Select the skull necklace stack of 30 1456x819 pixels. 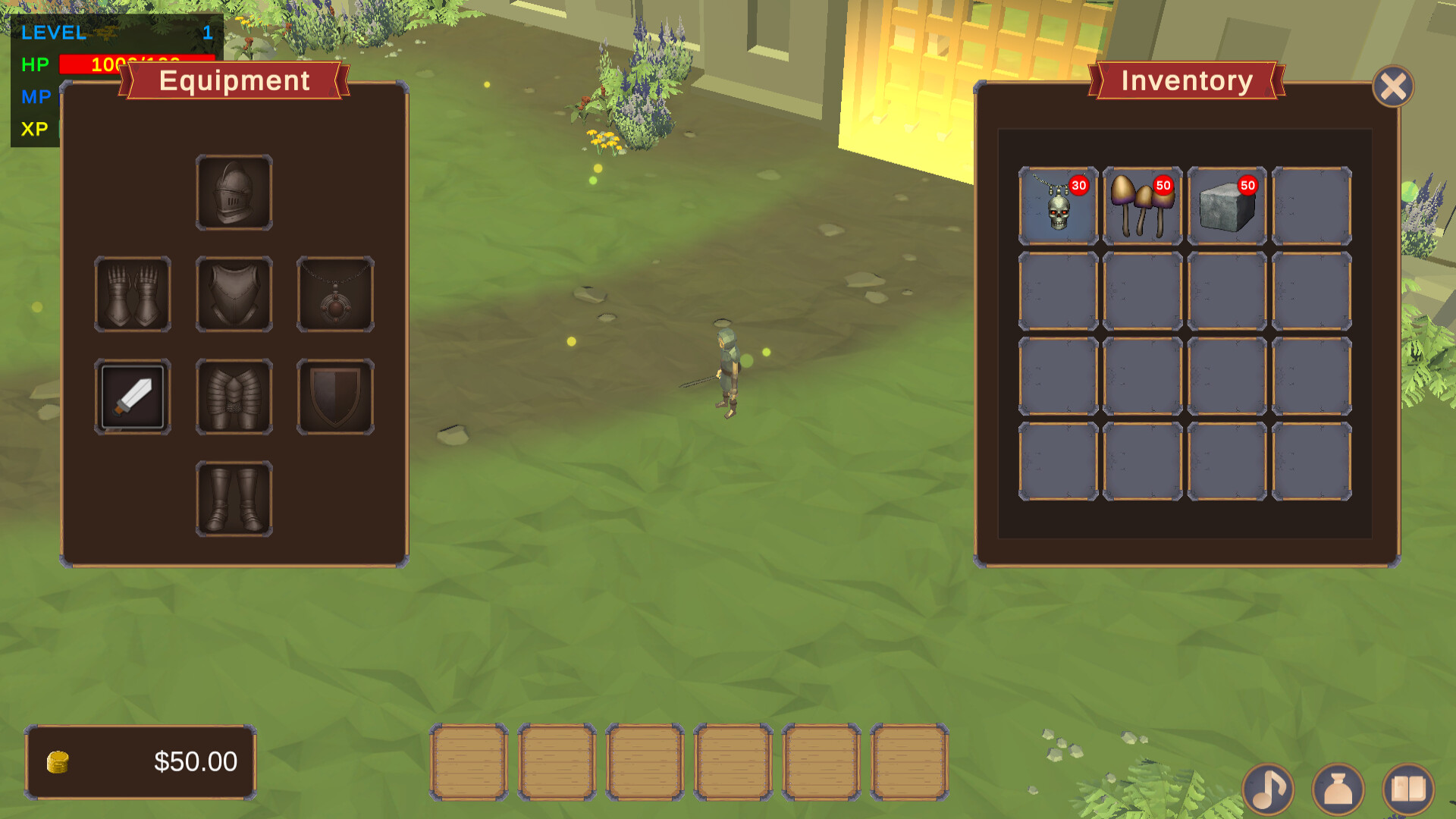click(x=1056, y=203)
